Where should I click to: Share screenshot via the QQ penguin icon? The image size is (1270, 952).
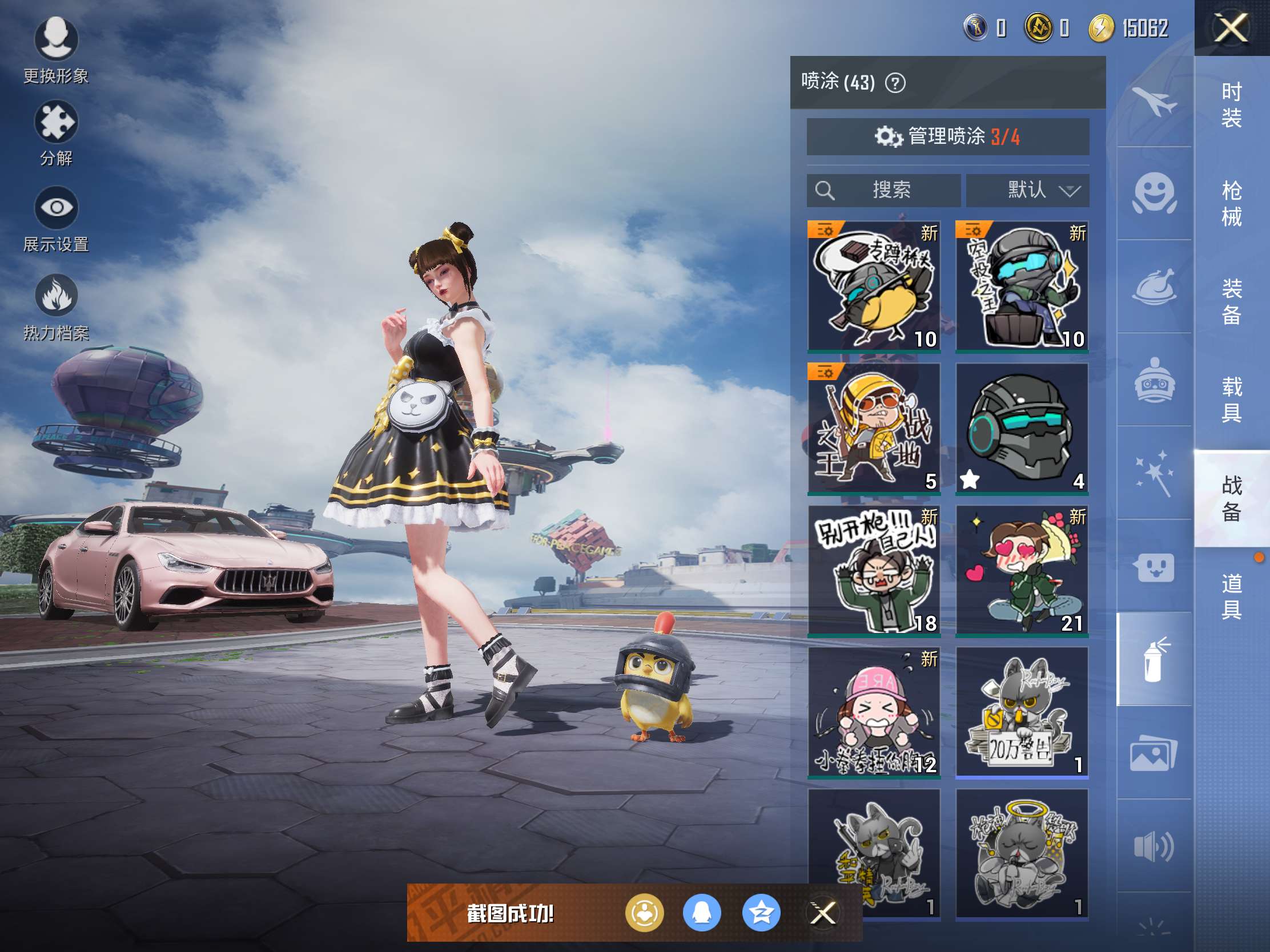pyautogui.click(x=702, y=913)
